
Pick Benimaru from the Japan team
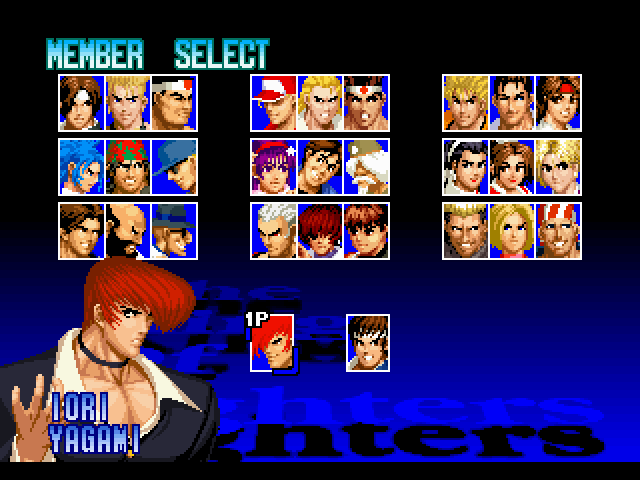[127, 101]
